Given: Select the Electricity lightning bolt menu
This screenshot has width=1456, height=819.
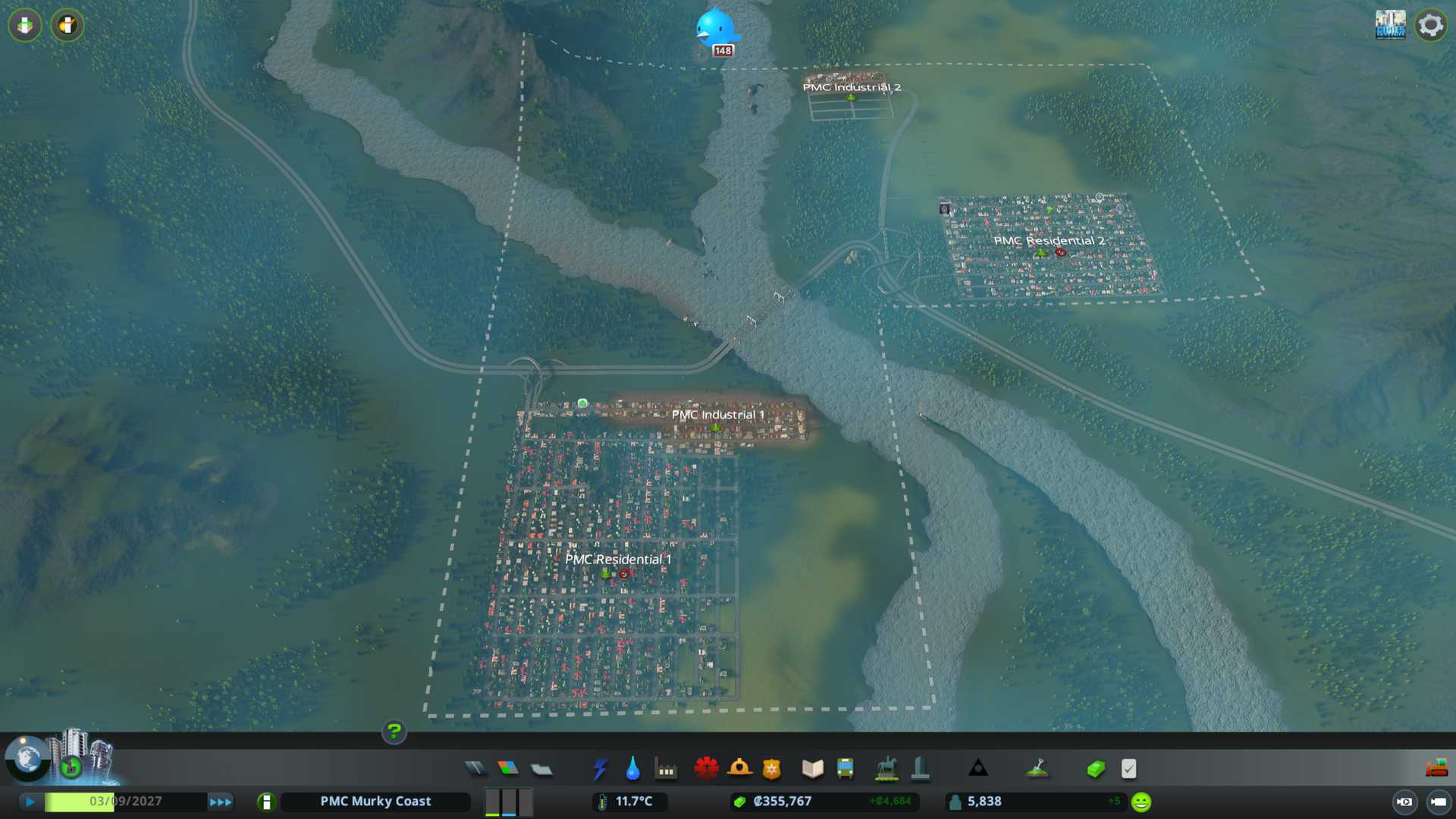Looking at the screenshot, I should point(600,769).
